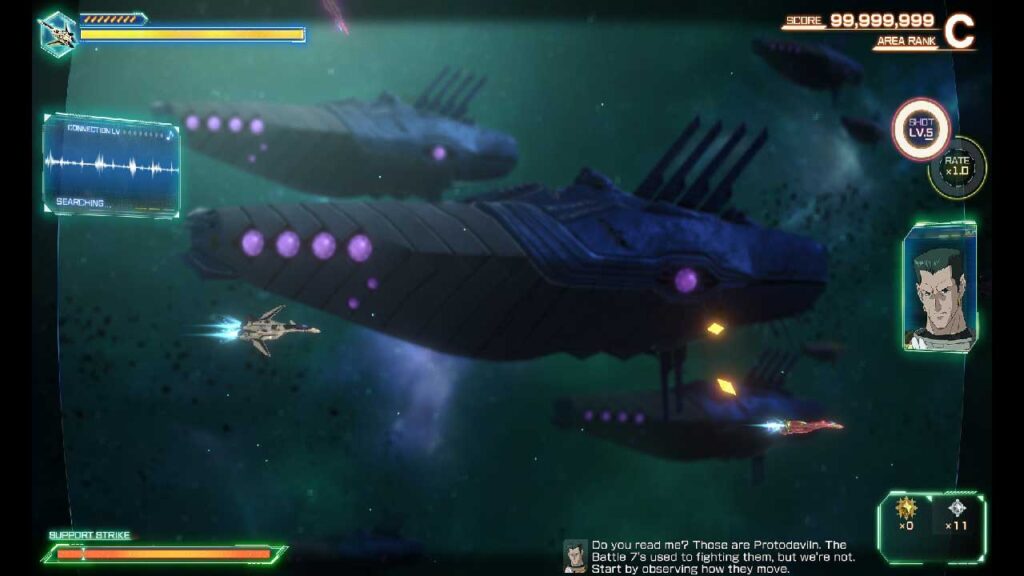Click the small speaker portrait beside the dialogue

[x=575, y=556]
